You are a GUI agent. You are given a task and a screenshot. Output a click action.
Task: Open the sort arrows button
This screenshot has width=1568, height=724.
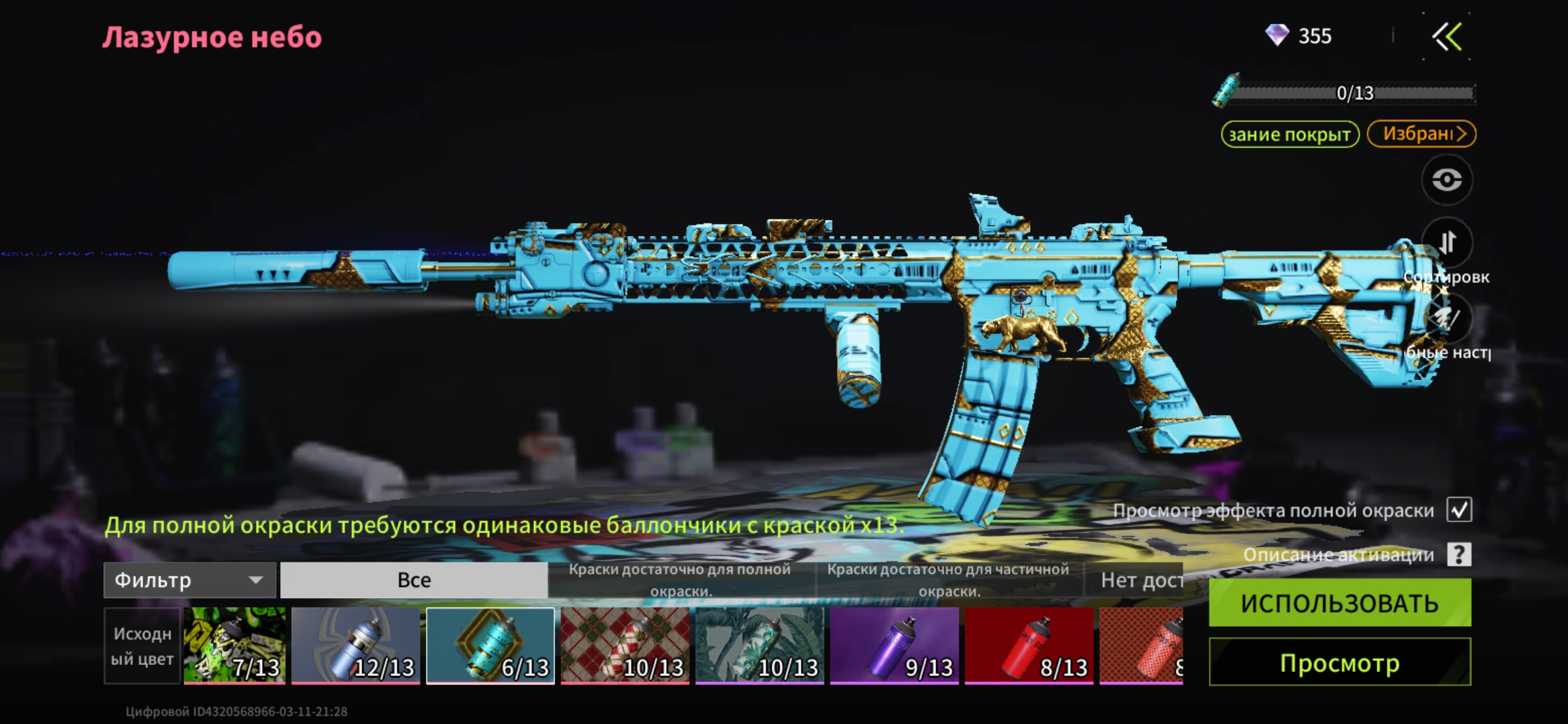1447,243
